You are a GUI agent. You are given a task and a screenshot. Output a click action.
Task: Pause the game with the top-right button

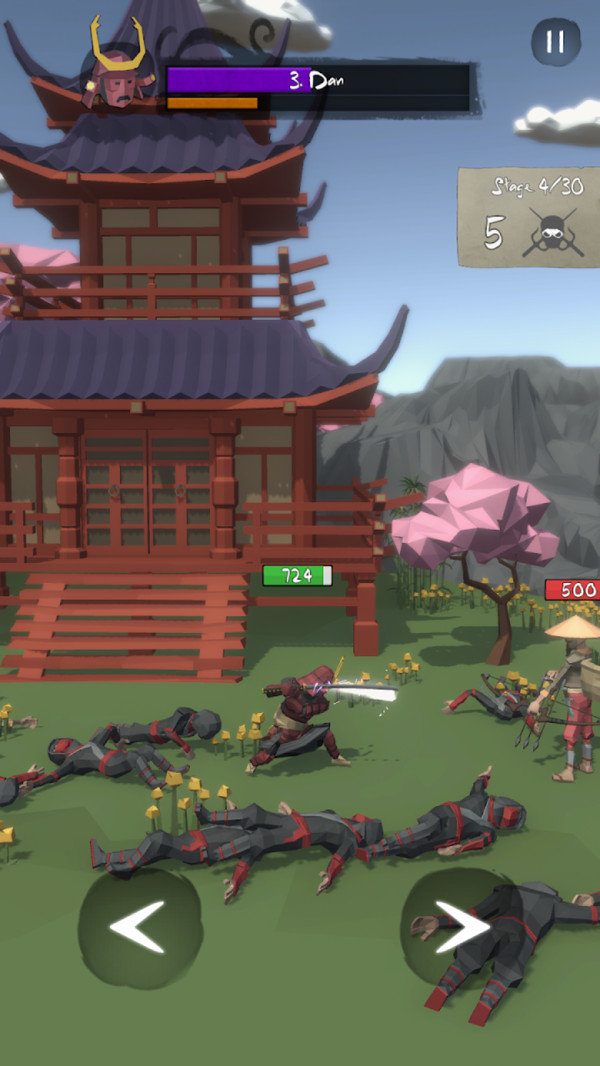(555, 42)
